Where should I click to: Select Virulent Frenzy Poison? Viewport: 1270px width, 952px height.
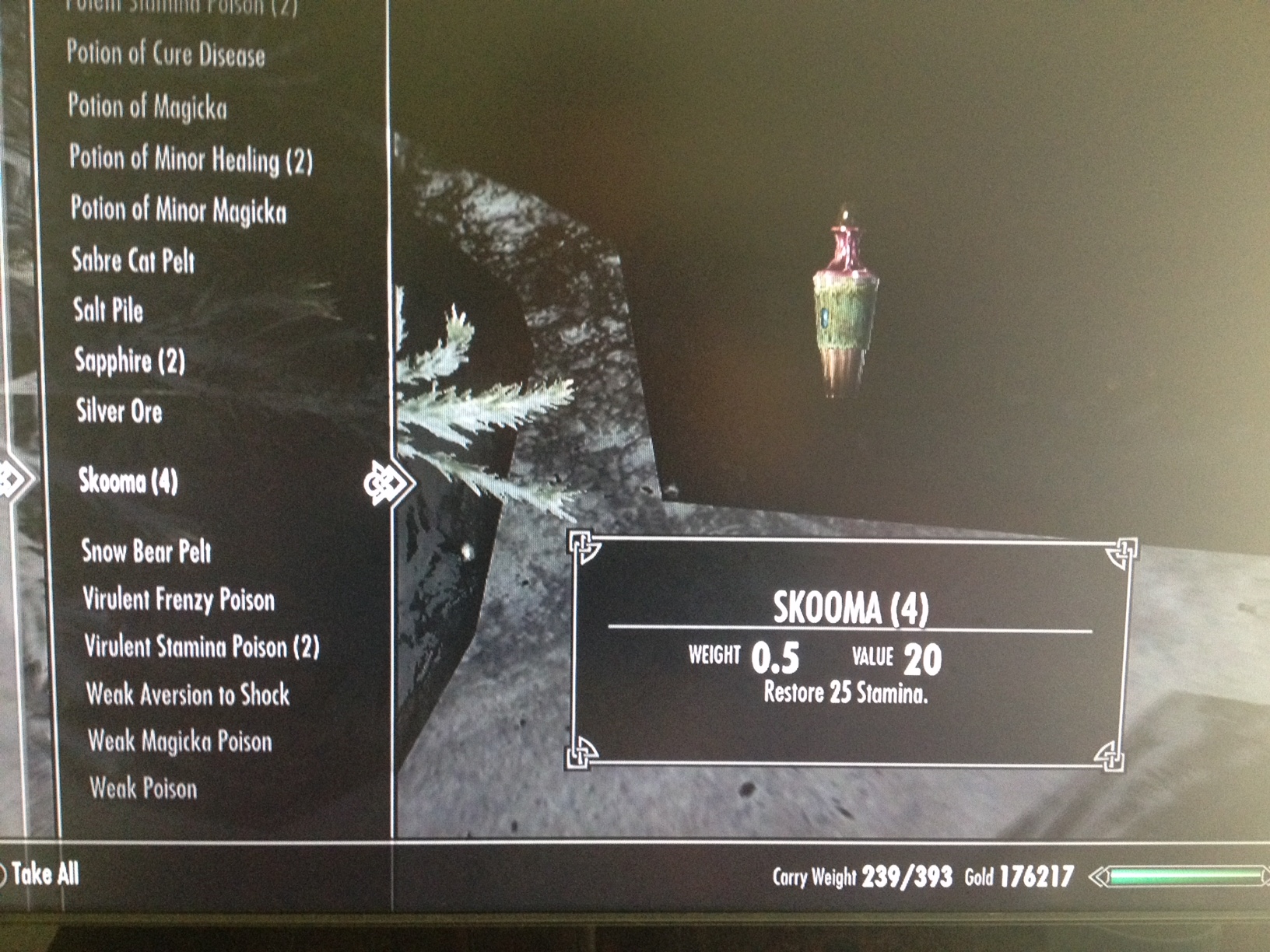coord(179,600)
